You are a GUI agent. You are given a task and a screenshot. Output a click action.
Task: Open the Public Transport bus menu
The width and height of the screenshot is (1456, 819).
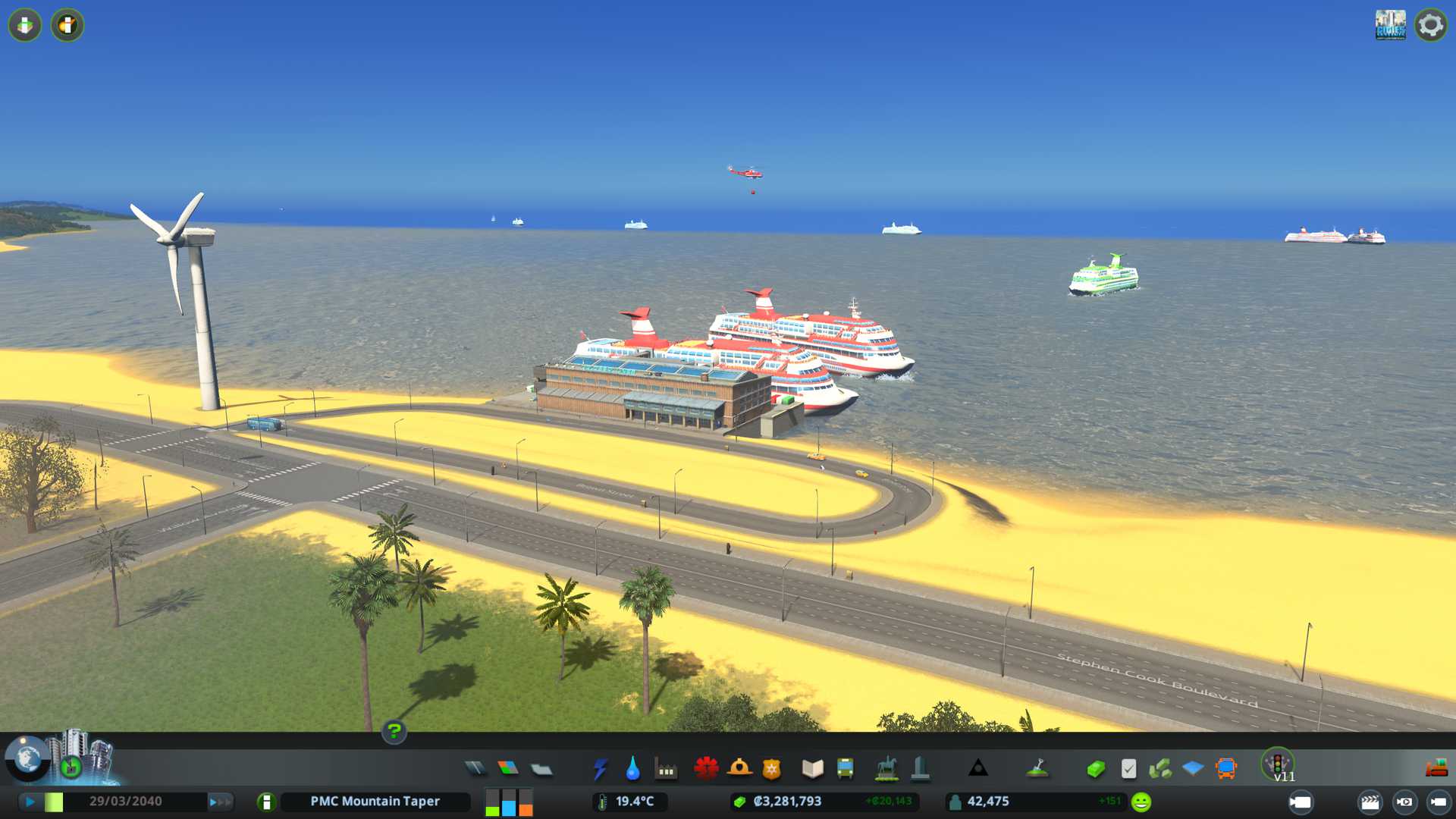[845, 769]
